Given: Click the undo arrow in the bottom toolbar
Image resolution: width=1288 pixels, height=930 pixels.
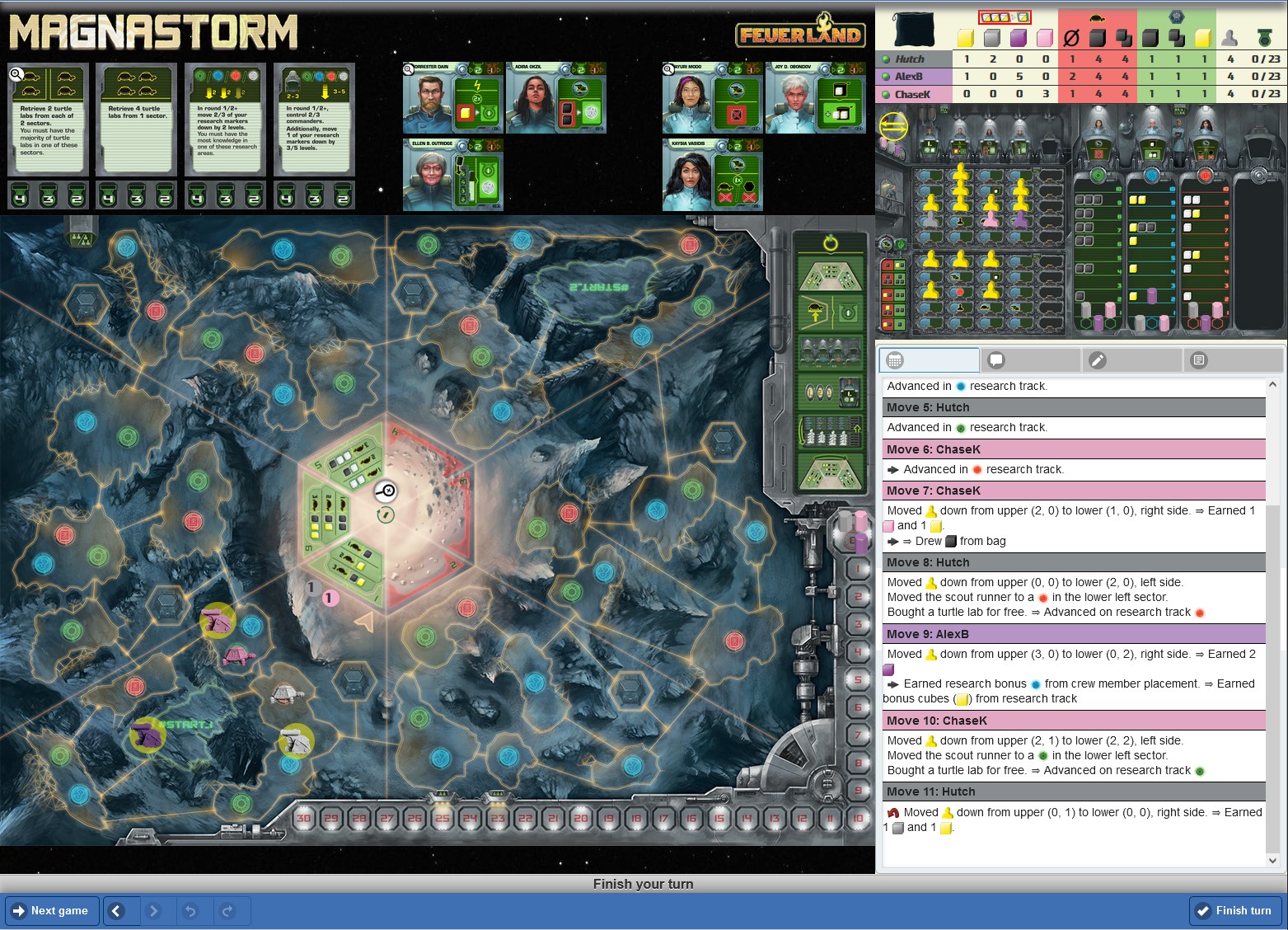Looking at the screenshot, I should (x=193, y=911).
